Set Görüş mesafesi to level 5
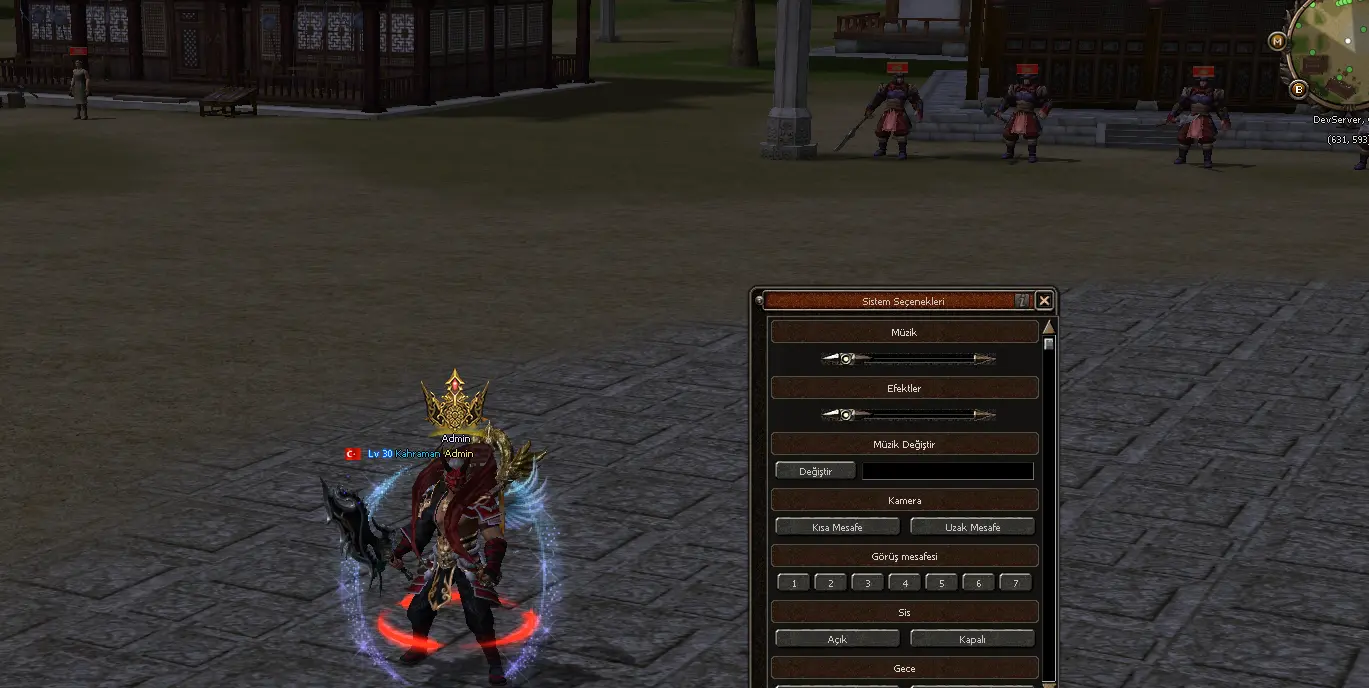The width and height of the screenshot is (1369, 688). 941,583
